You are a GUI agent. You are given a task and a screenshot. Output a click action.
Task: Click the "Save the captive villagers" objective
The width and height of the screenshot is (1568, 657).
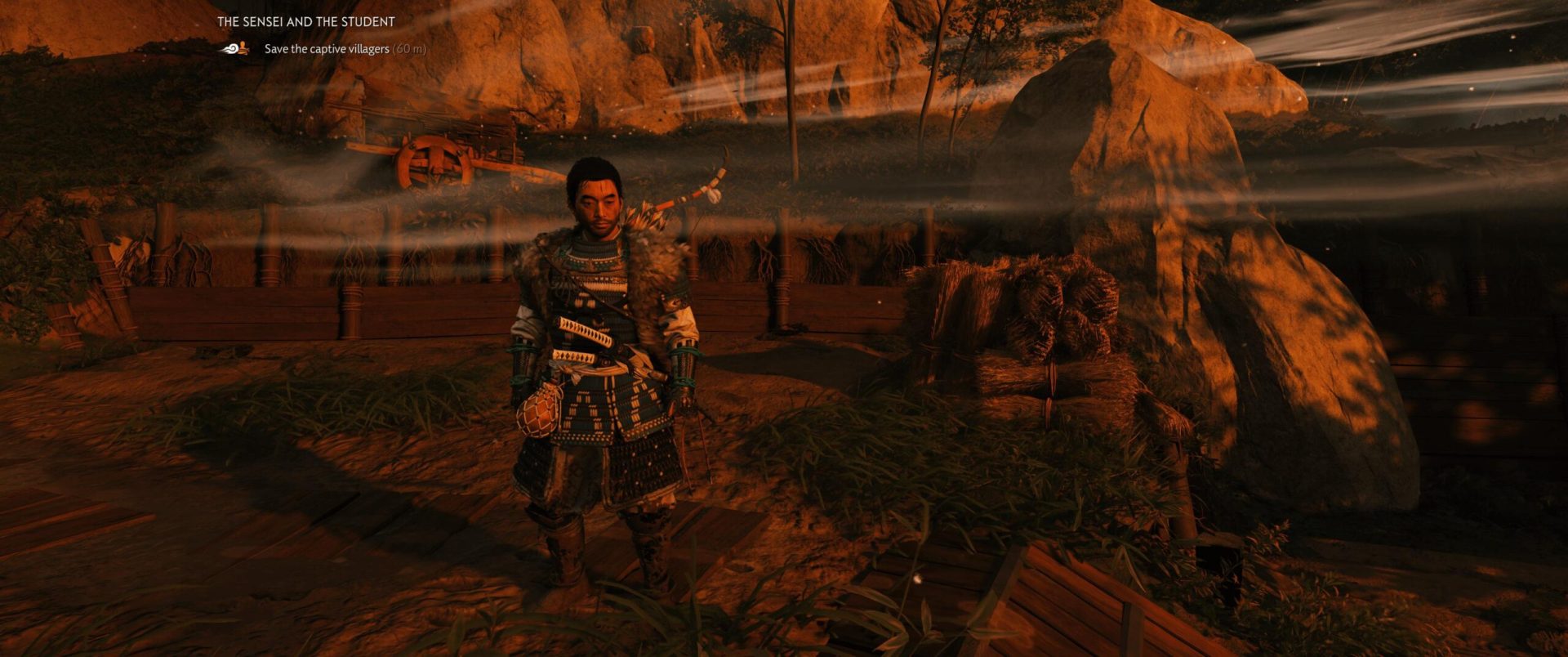click(x=327, y=49)
